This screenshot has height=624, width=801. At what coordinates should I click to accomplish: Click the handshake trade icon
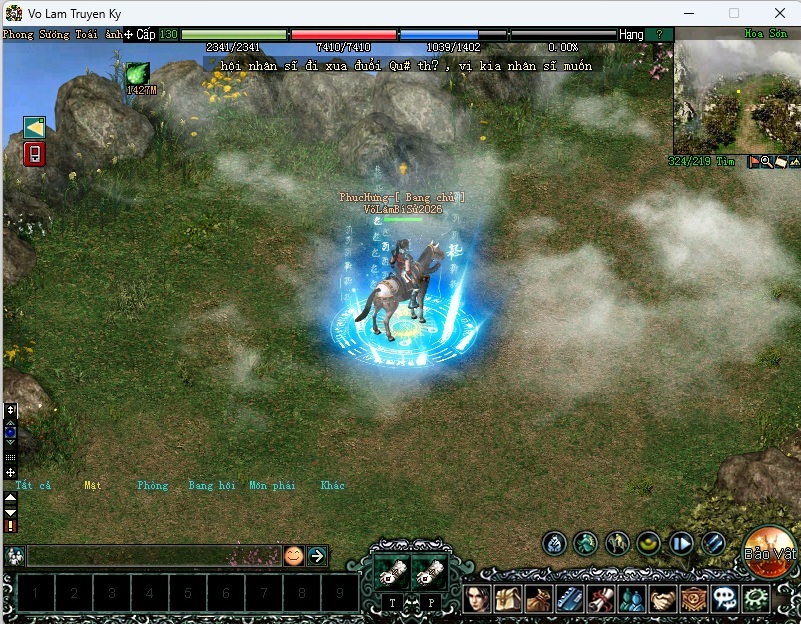point(662,599)
